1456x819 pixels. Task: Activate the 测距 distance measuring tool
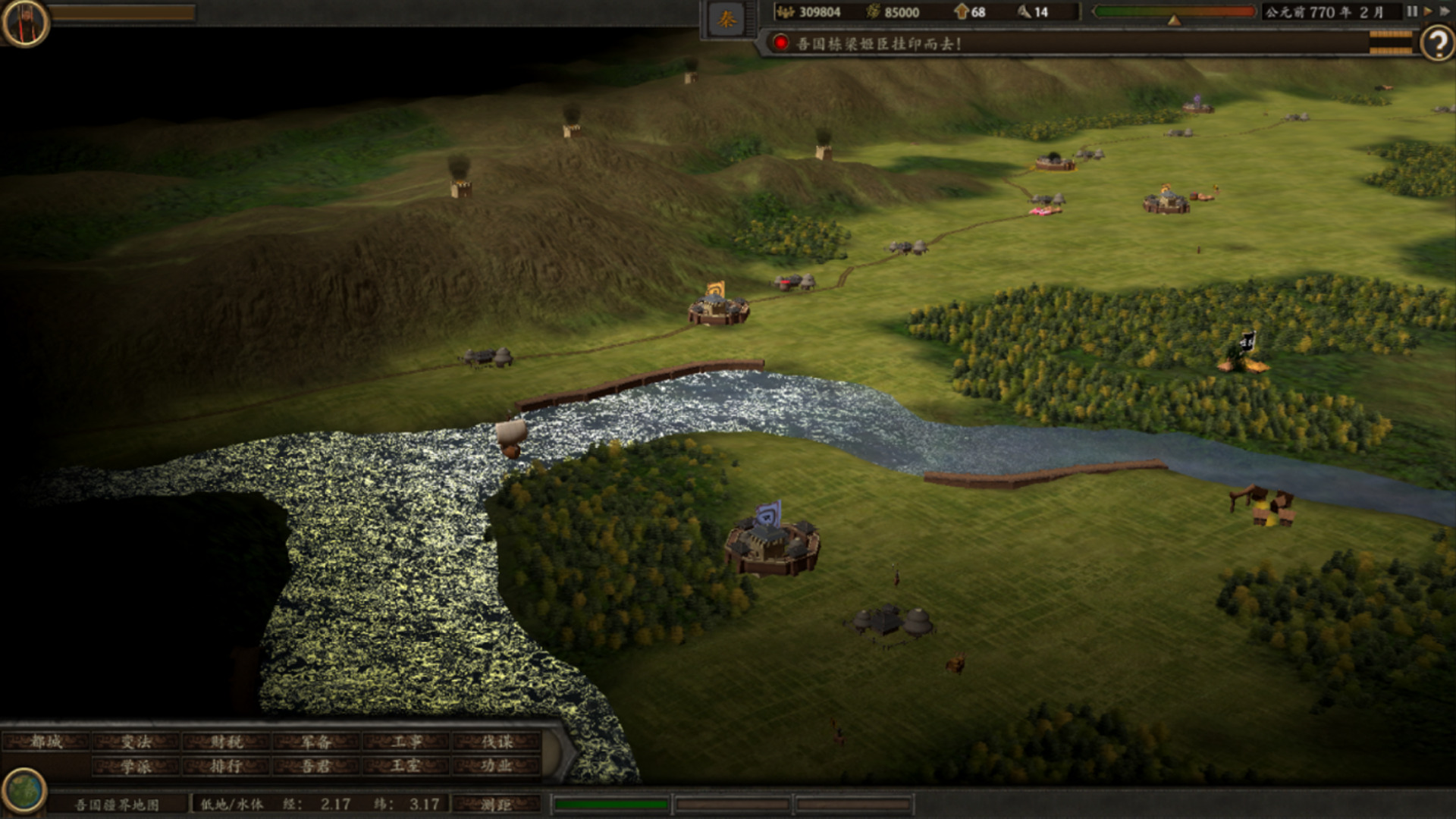coord(497,805)
